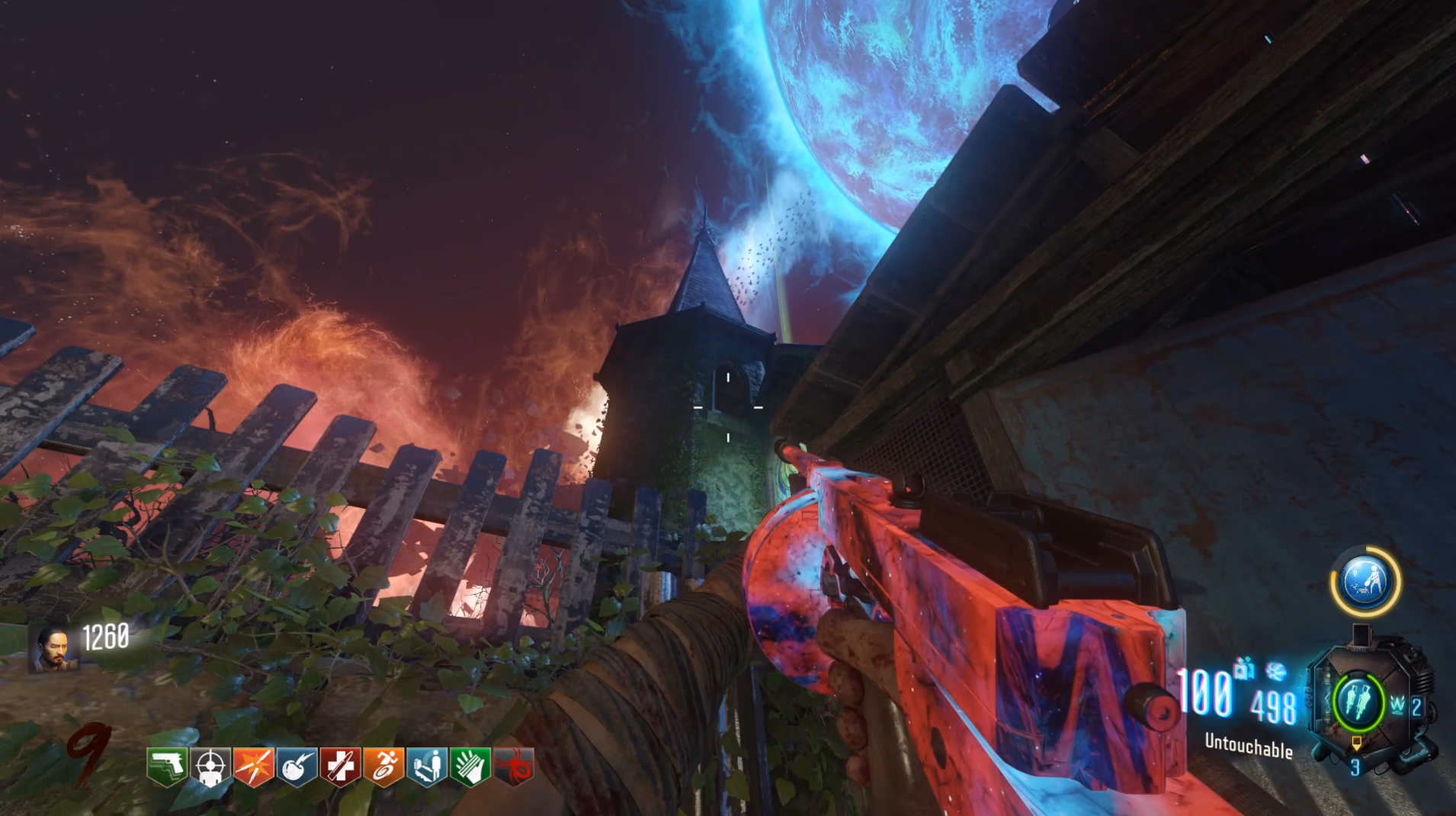Click the red spider Widow's Wine perk

coord(514,767)
